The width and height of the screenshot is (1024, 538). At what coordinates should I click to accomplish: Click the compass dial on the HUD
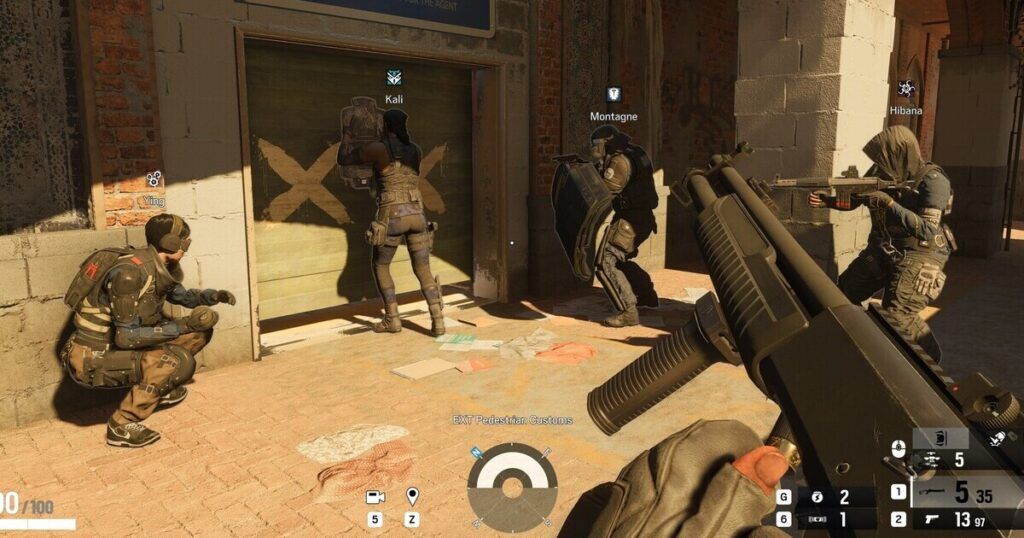click(512, 487)
